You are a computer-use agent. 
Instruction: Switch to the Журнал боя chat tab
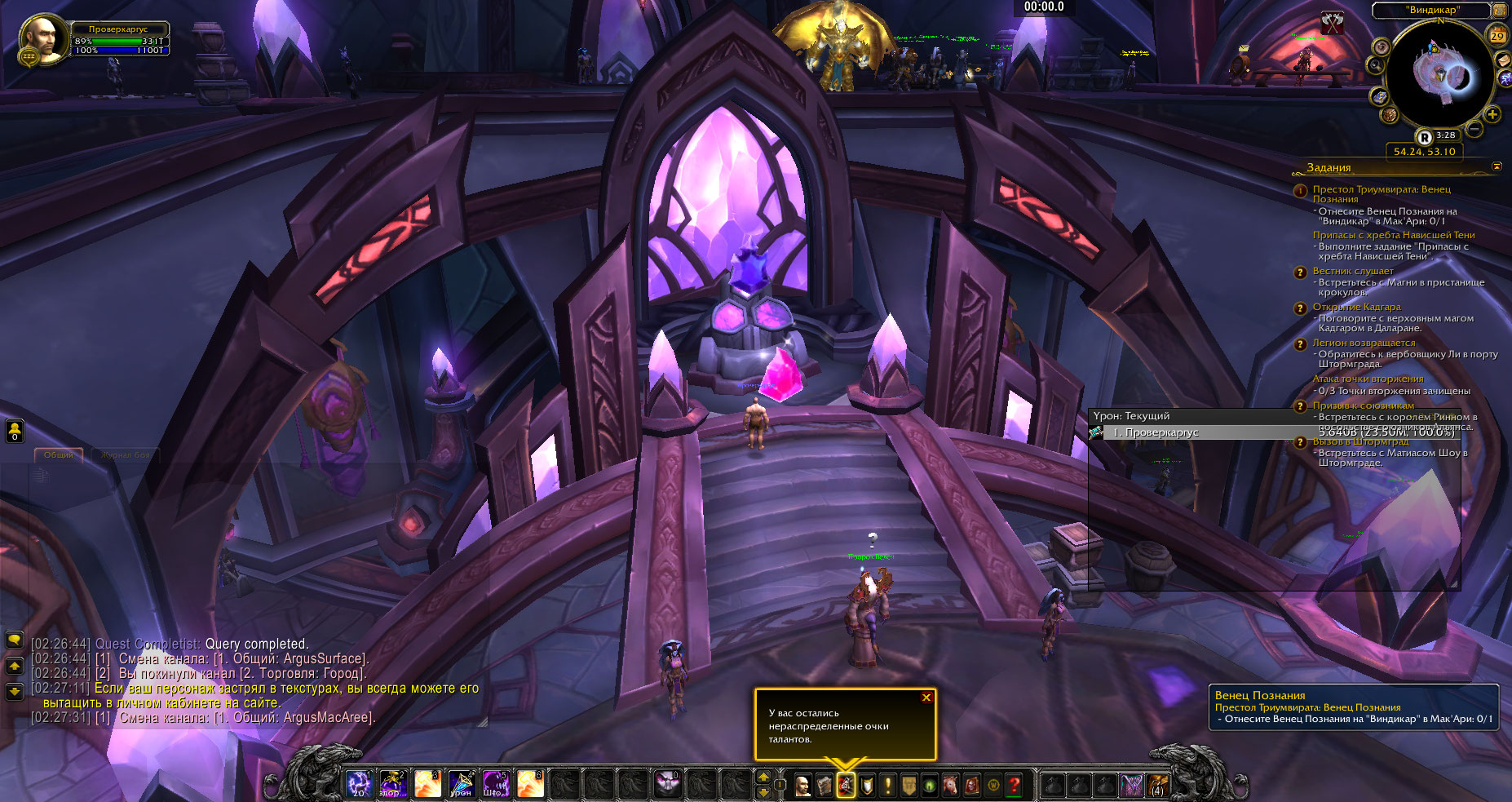coord(125,455)
